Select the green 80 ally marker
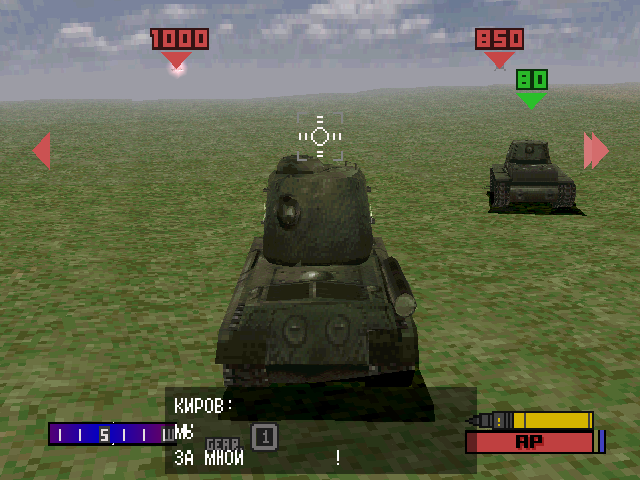 (531, 80)
